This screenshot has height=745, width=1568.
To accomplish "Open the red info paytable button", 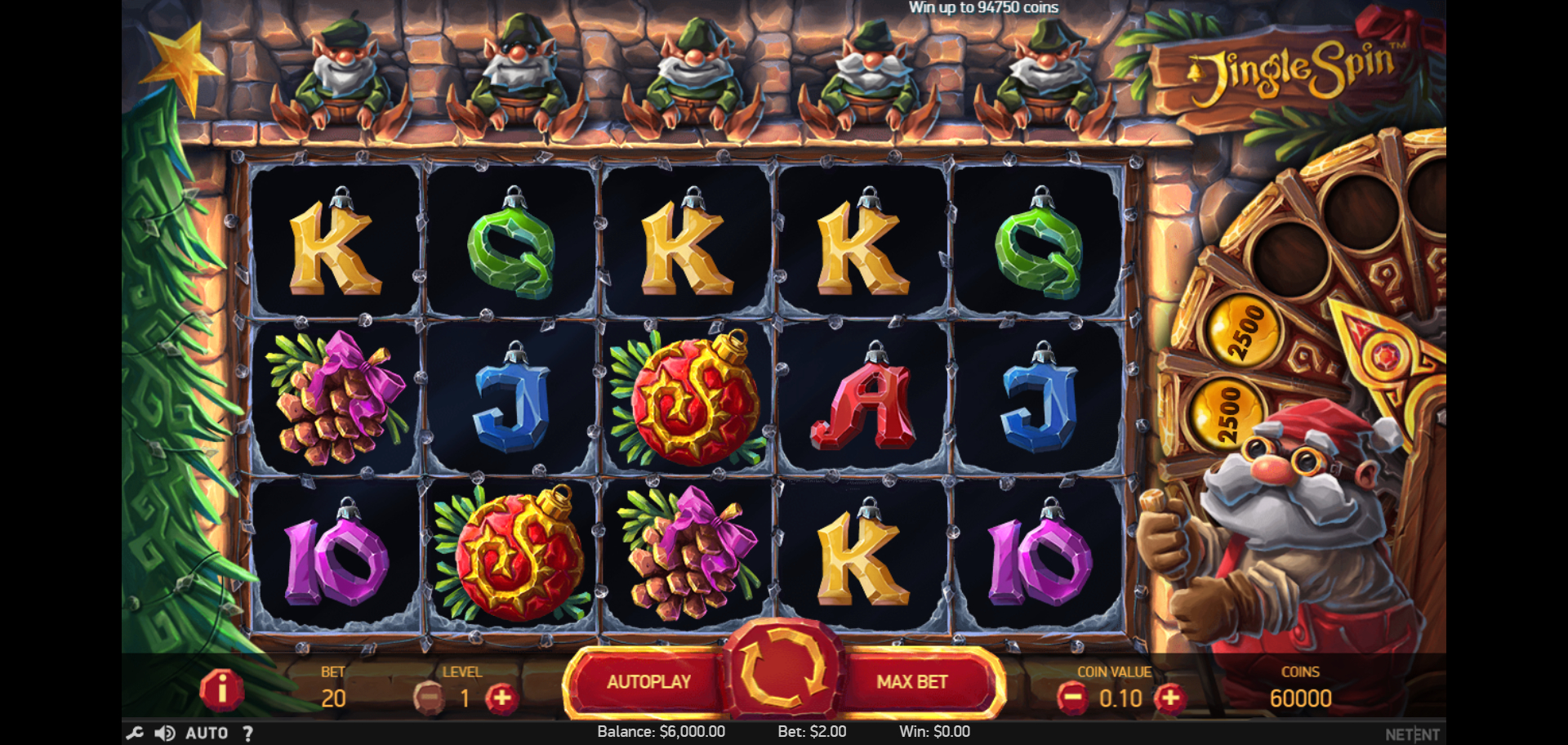I will tap(221, 690).
